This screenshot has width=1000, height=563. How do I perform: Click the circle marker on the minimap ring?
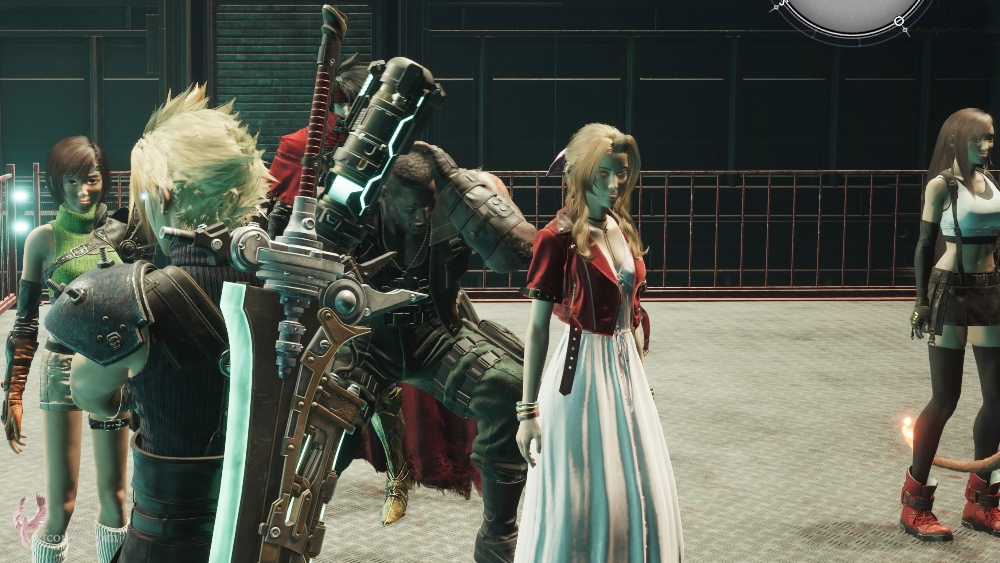[898, 21]
